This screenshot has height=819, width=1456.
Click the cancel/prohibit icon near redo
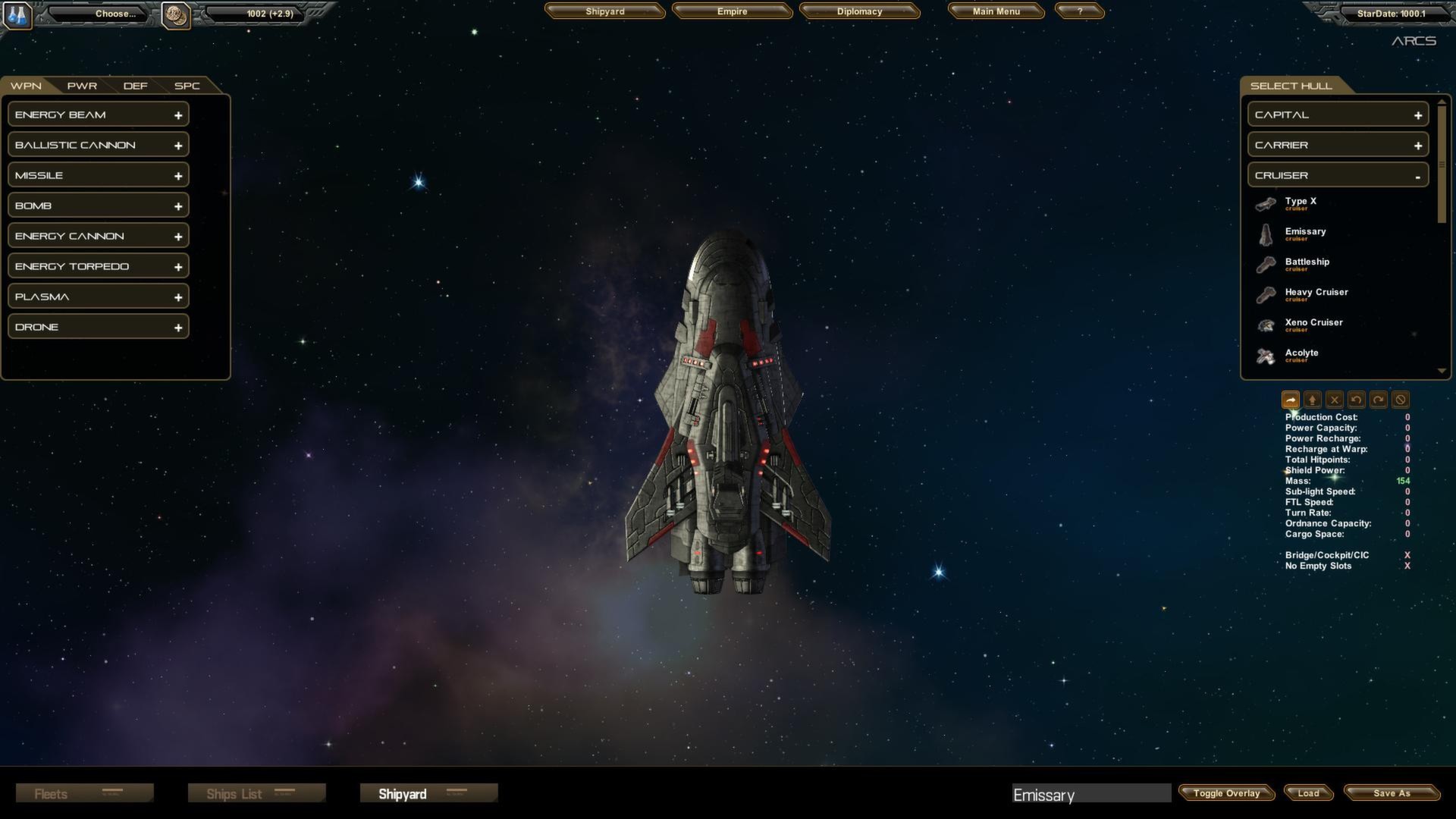[1401, 400]
